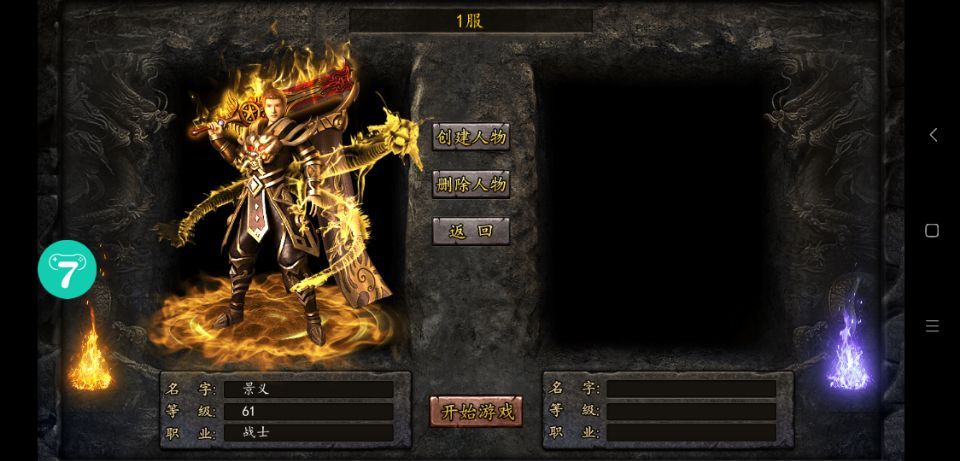Screen dimensions: 960x461
Task: Tap the Android back arrow
Action: click(932, 135)
